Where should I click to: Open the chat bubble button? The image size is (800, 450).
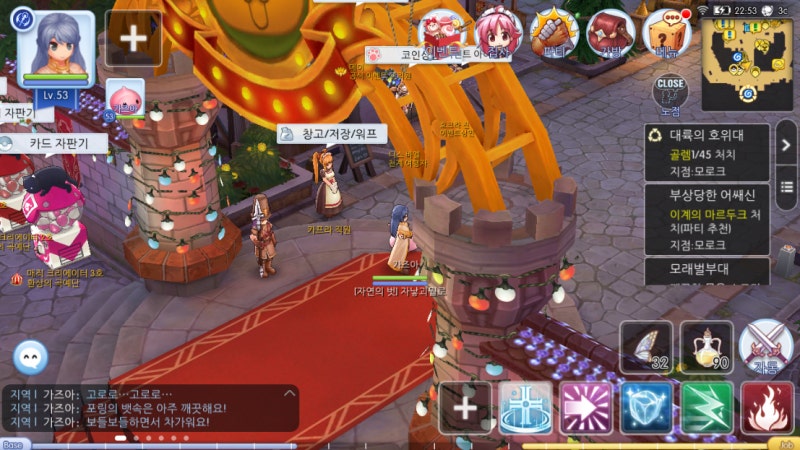(30, 357)
